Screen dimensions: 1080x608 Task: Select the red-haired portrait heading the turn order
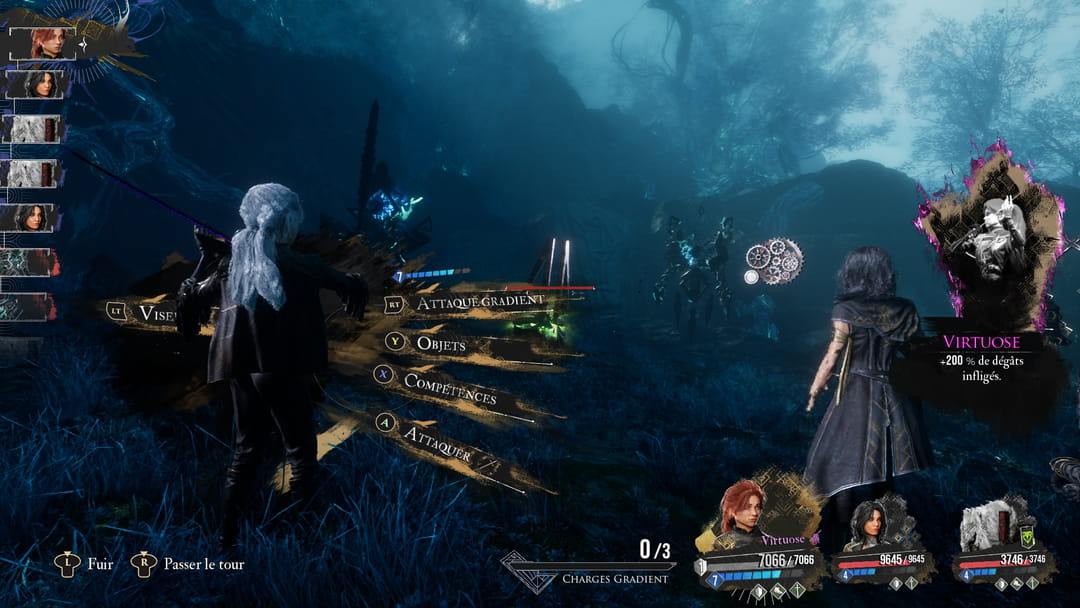coord(43,43)
